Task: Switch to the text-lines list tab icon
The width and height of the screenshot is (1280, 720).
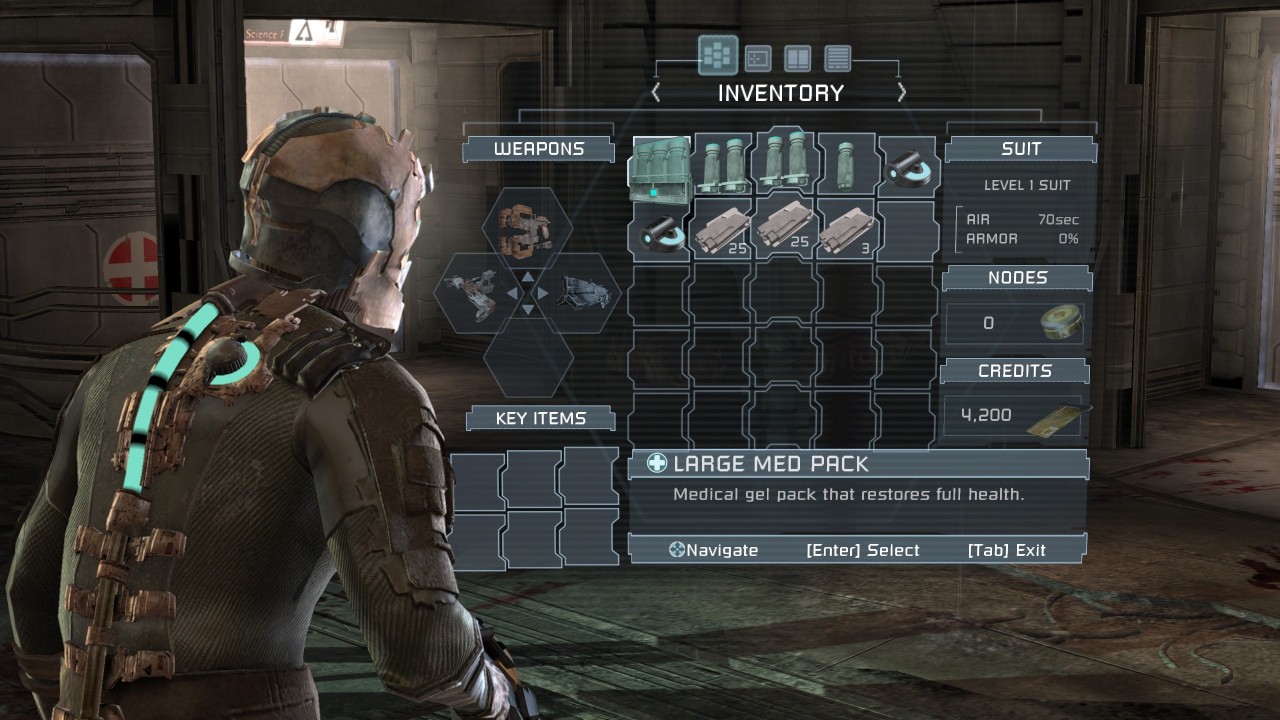Action: 837,59
